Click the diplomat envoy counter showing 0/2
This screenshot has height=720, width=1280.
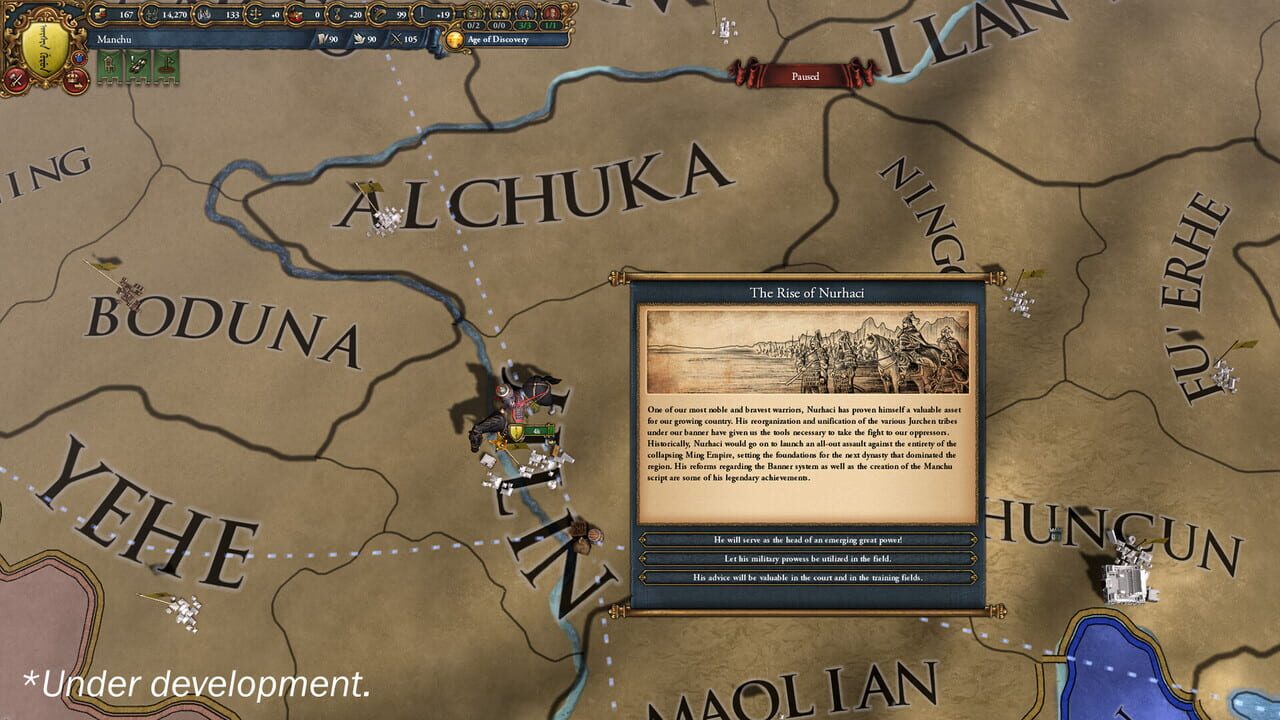(474, 24)
